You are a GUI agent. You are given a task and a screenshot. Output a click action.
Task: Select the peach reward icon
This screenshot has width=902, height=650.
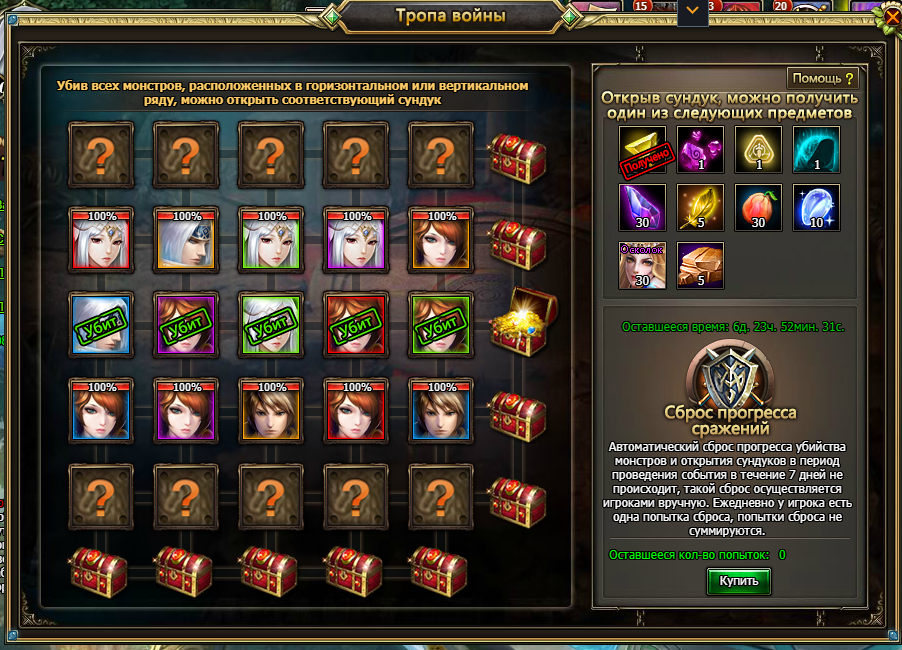(x=758, y=208)
